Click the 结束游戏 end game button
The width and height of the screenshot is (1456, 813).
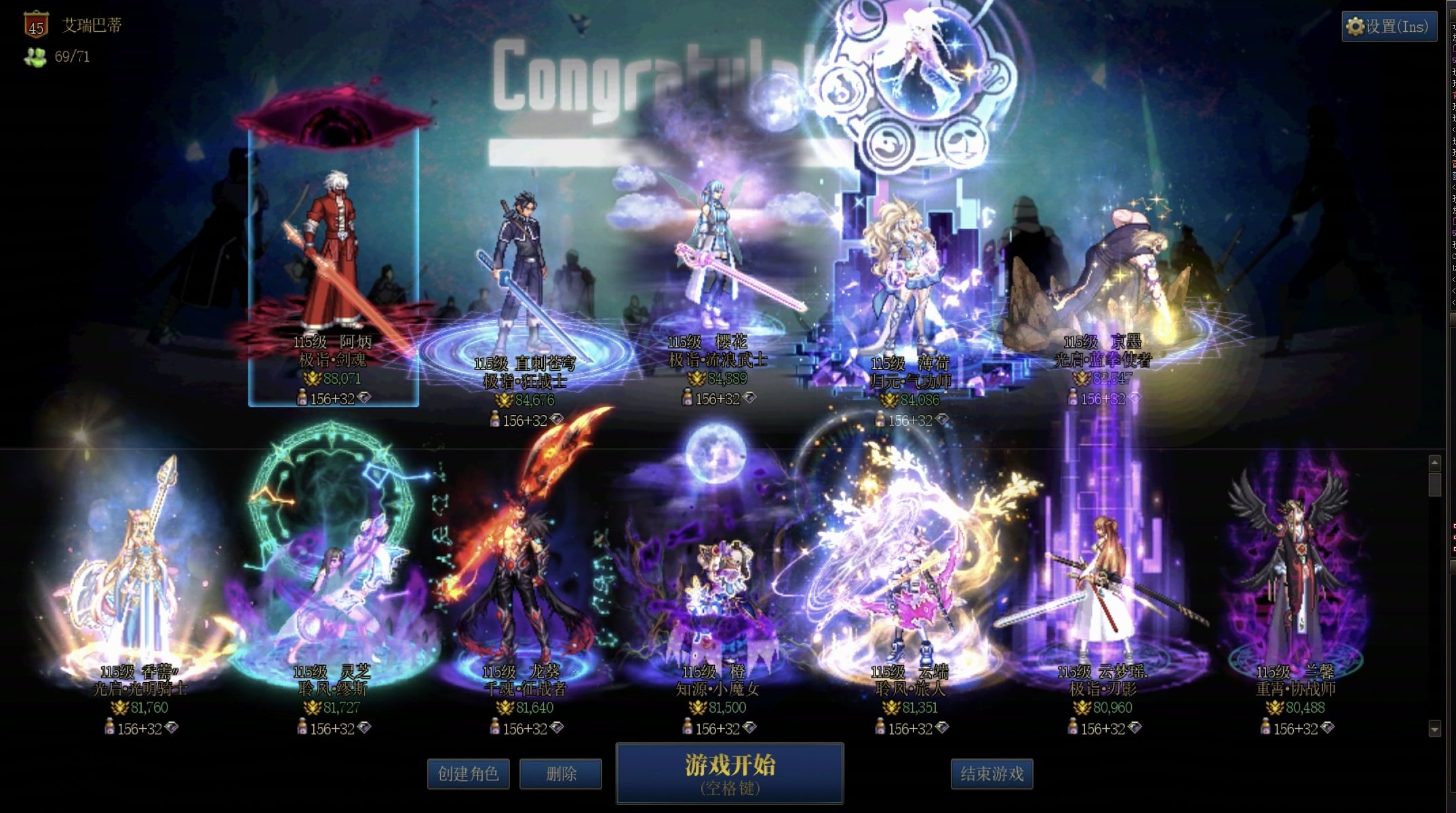(993, 774)
